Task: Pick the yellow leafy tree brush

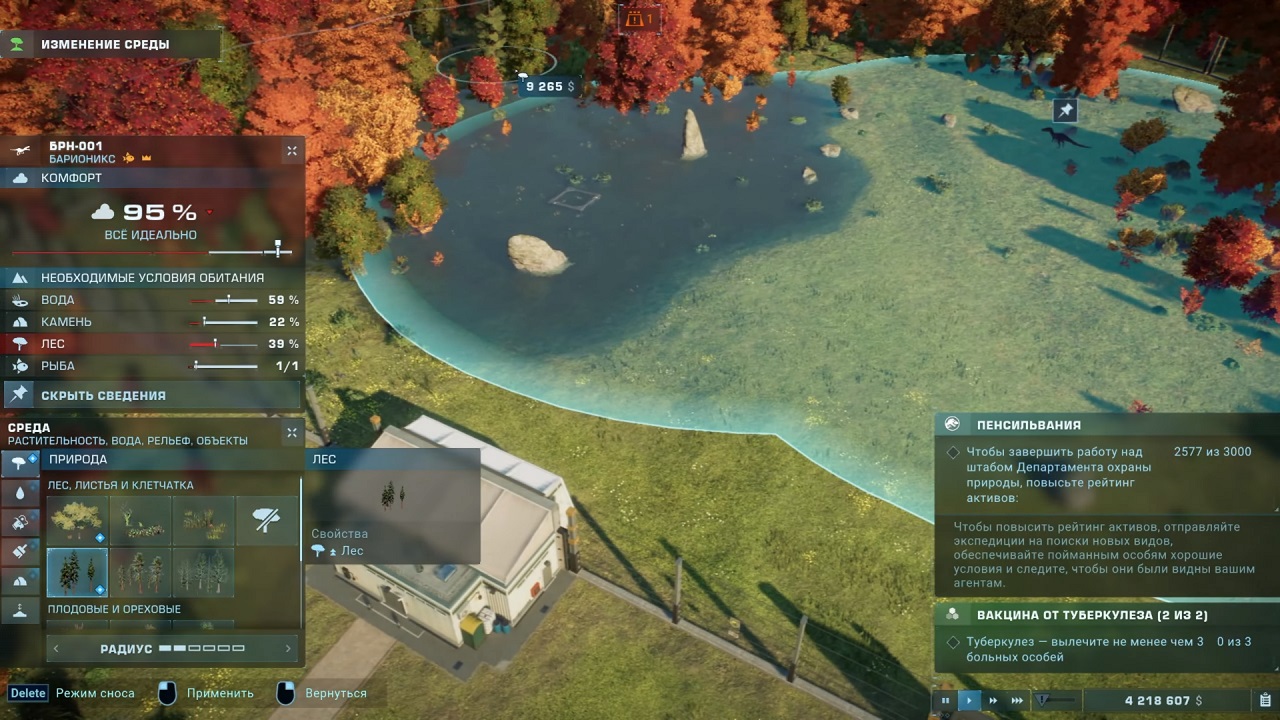Action: [x=77, y=520]
